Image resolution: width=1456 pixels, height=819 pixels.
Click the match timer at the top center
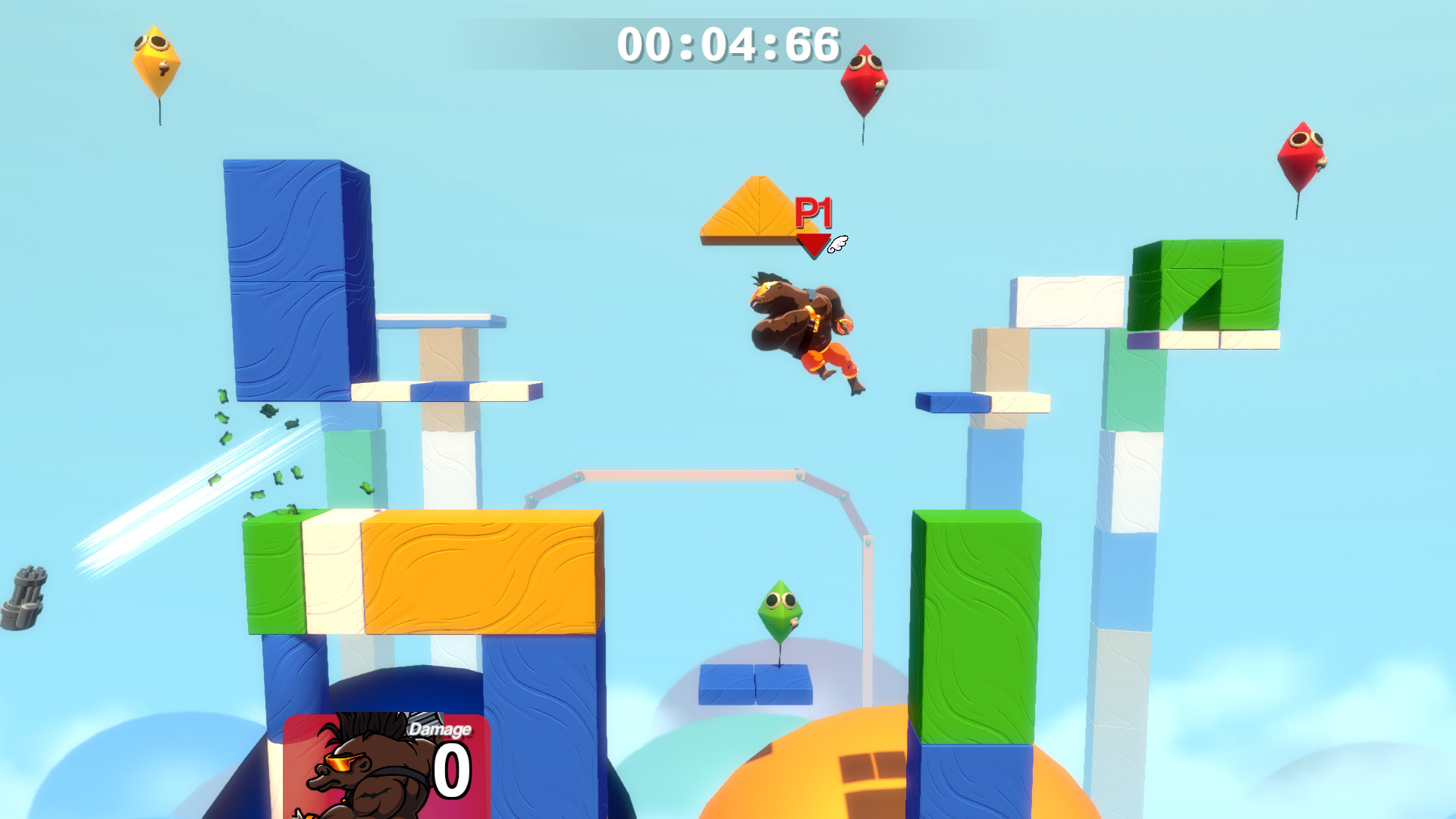pos(727,45)
